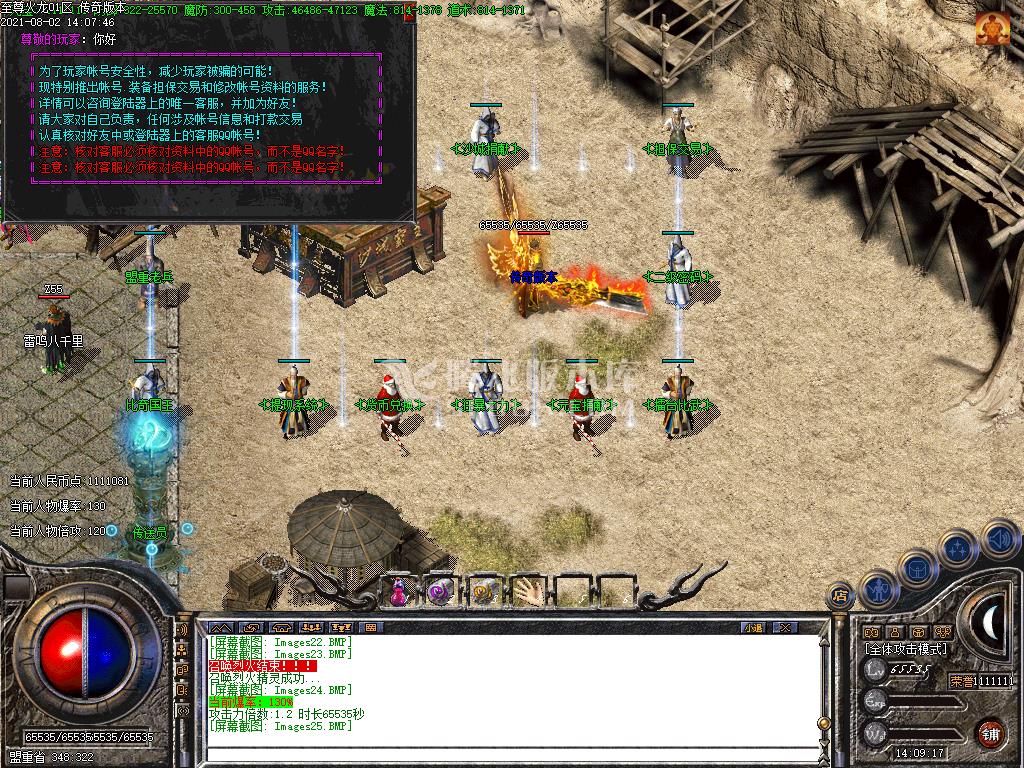Select the orange swirl scroll belt slot
Screen dimensions: 1024x768
pyautogui.click(x=484, y=591)
